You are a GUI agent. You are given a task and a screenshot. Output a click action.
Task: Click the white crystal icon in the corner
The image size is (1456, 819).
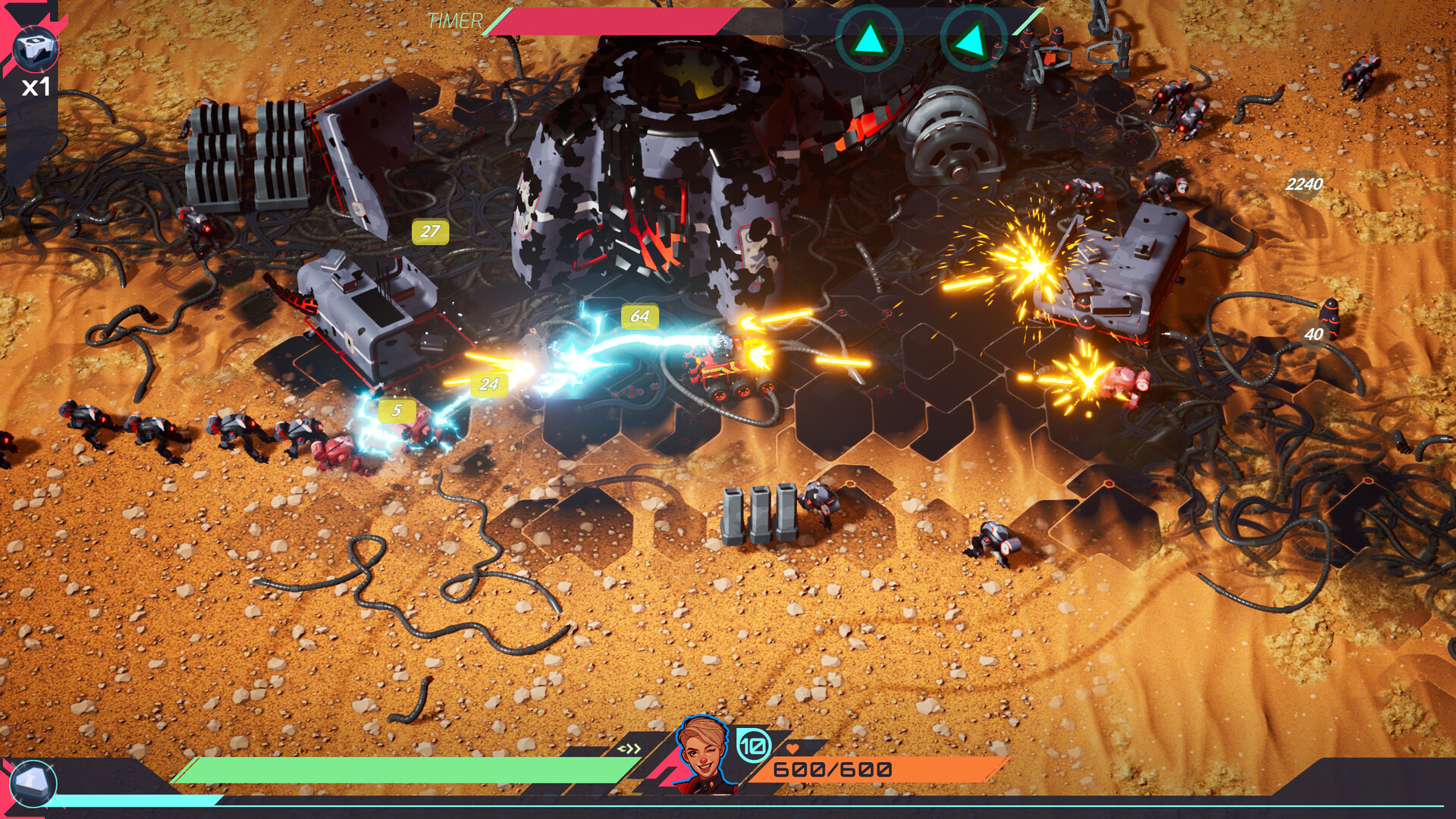tap(33, 783)
